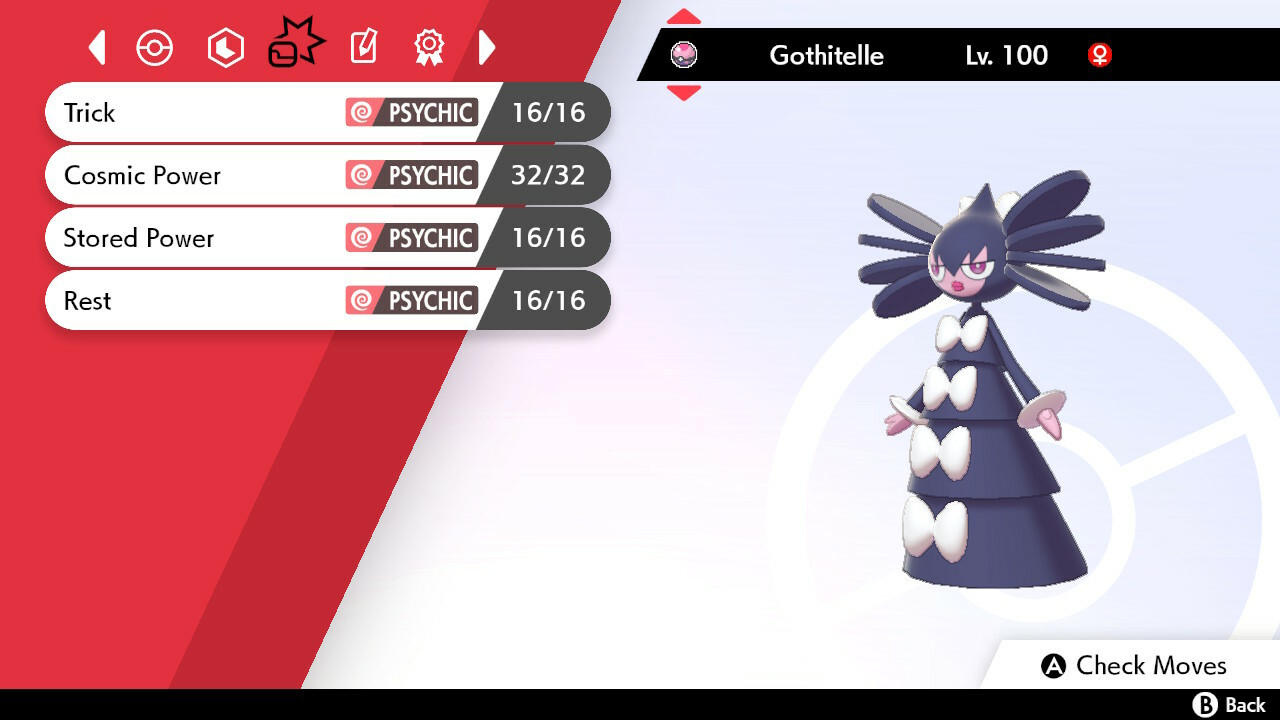Show the battle moves tab

point(296,45)
